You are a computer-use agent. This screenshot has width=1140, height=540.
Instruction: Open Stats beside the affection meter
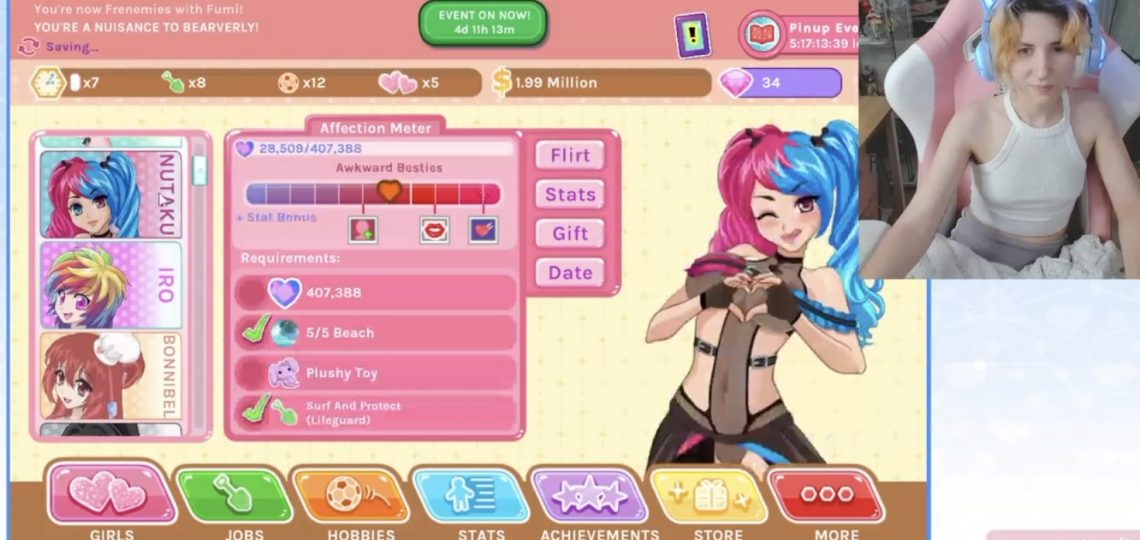click(x=570, y=194)
